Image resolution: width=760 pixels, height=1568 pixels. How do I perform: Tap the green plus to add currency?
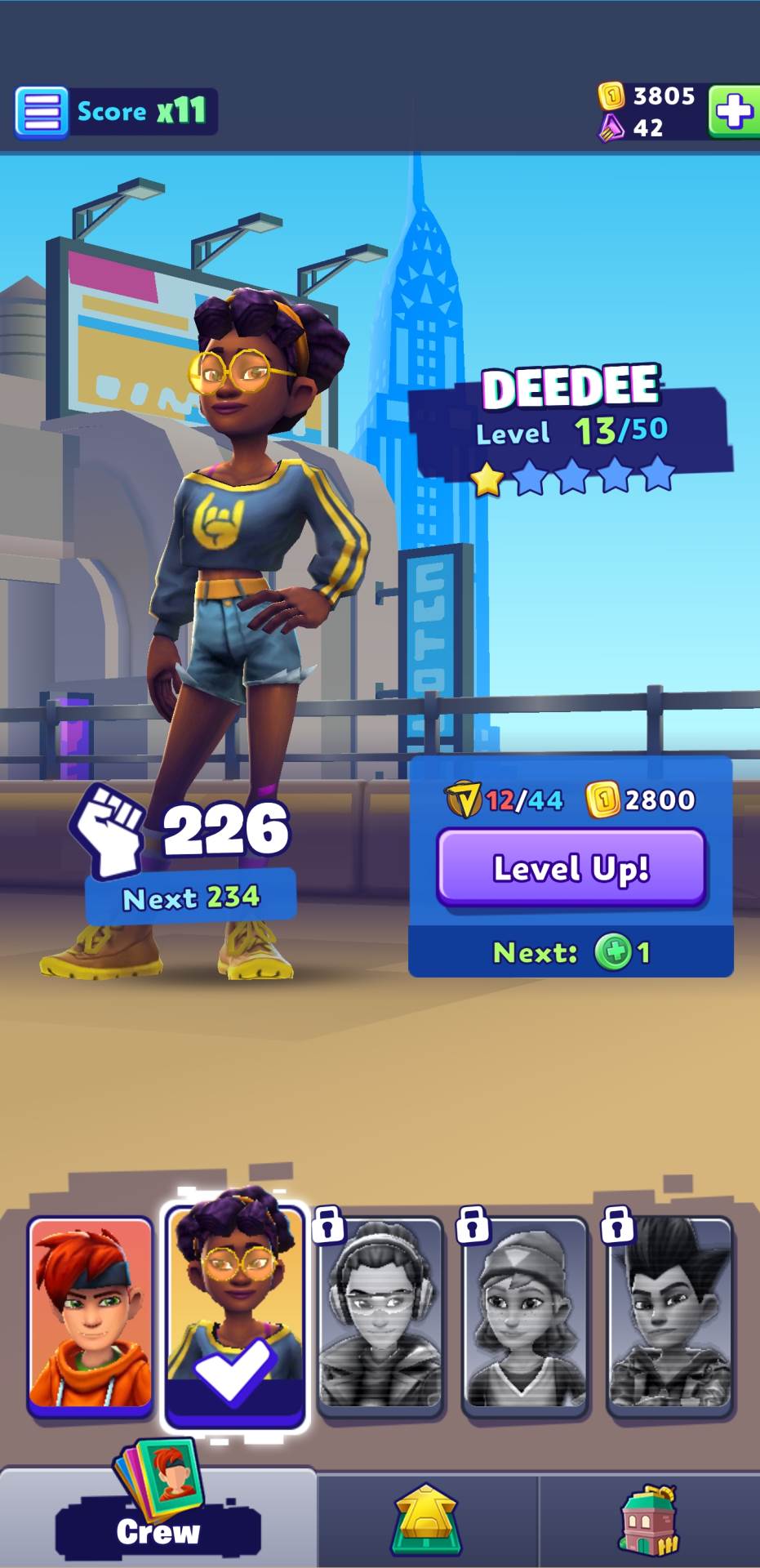pos(734,110)
